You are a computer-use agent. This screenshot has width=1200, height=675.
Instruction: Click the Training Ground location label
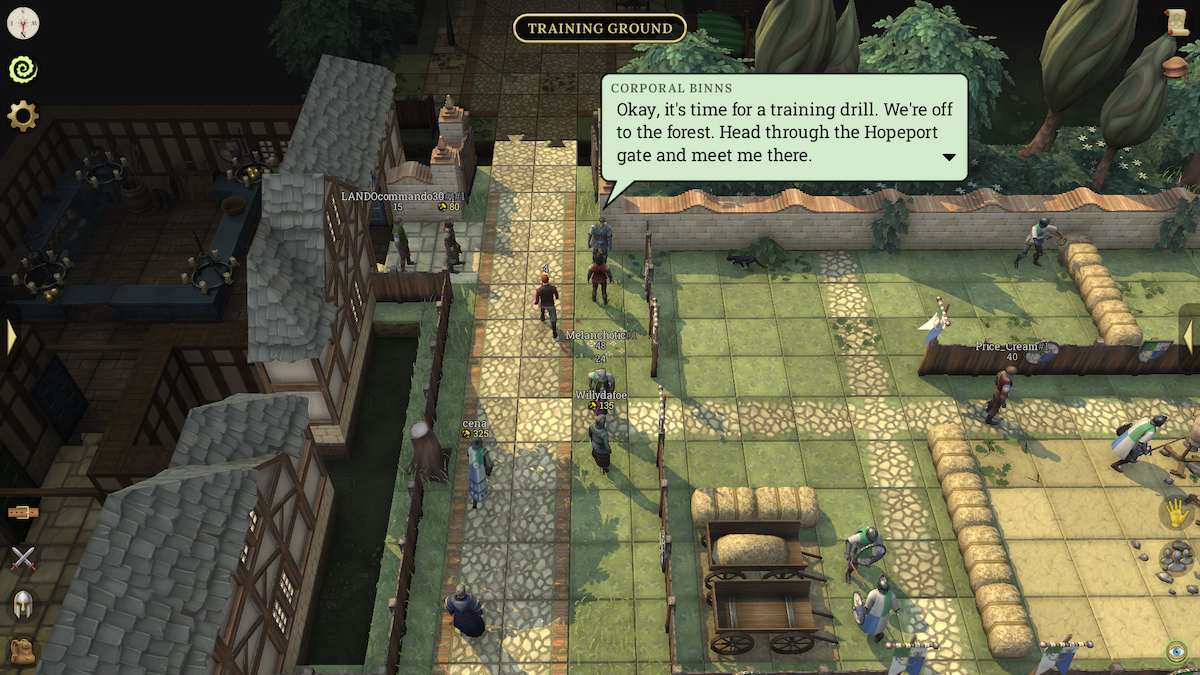tap(600, 28)
